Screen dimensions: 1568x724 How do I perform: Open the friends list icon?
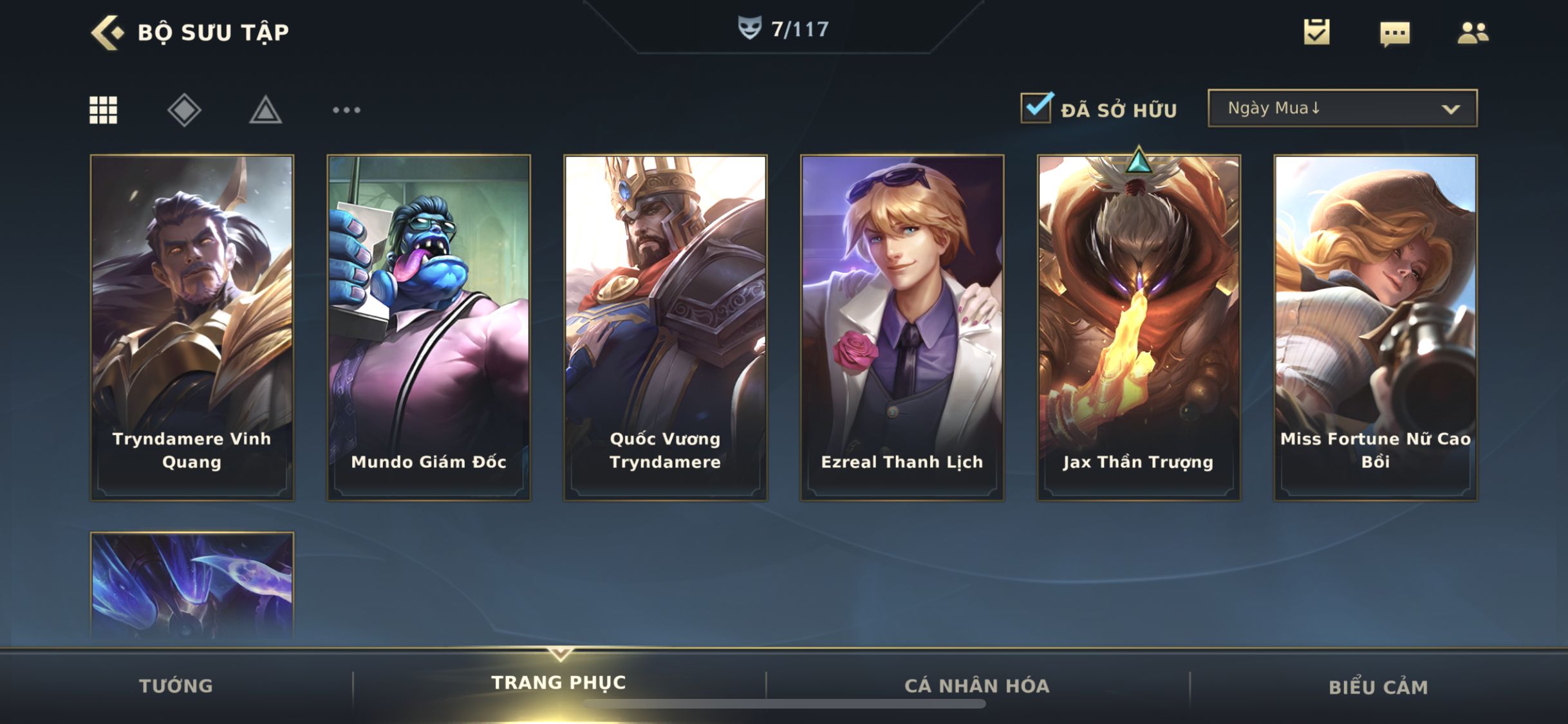(x=1472, y=33)
